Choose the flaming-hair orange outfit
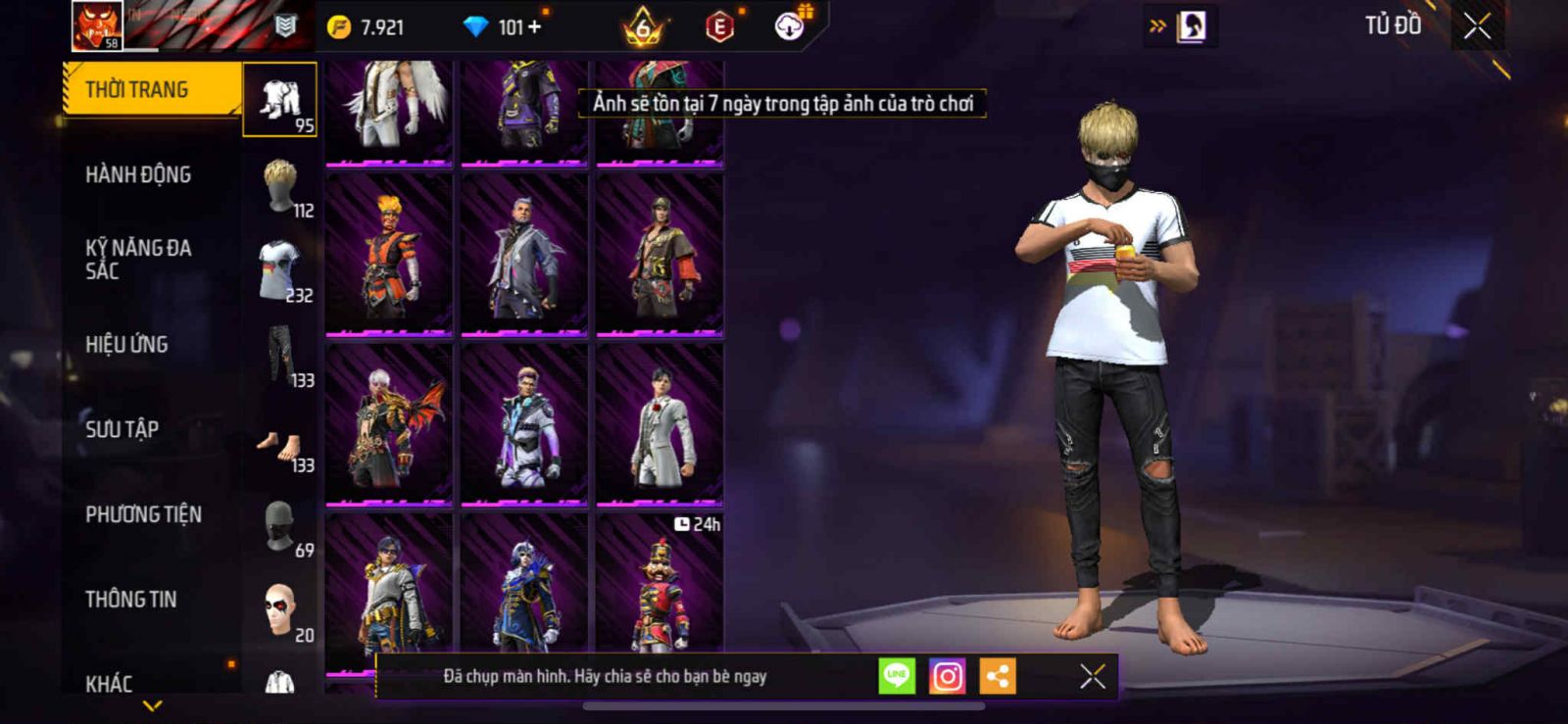 tap(389, 255)
